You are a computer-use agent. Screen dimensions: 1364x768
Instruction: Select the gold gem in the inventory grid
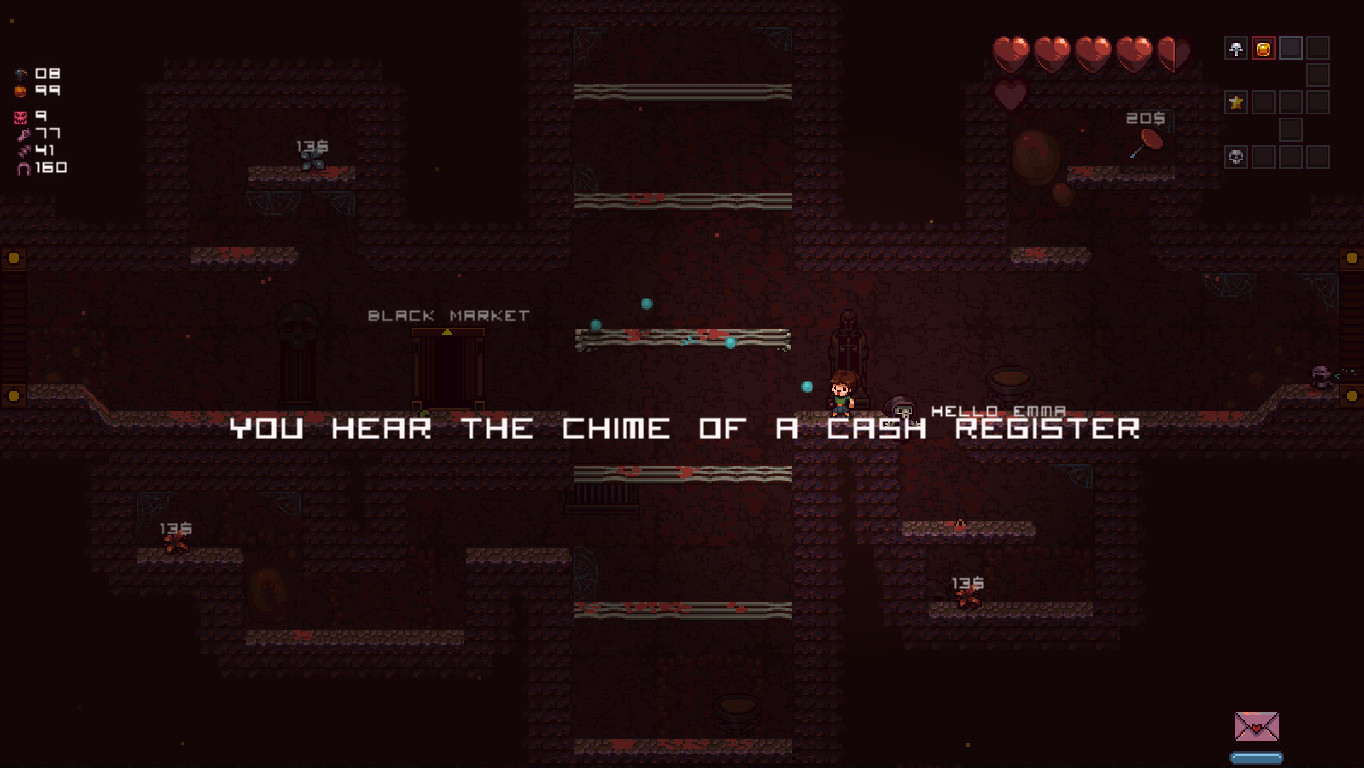click(1264, 48)
